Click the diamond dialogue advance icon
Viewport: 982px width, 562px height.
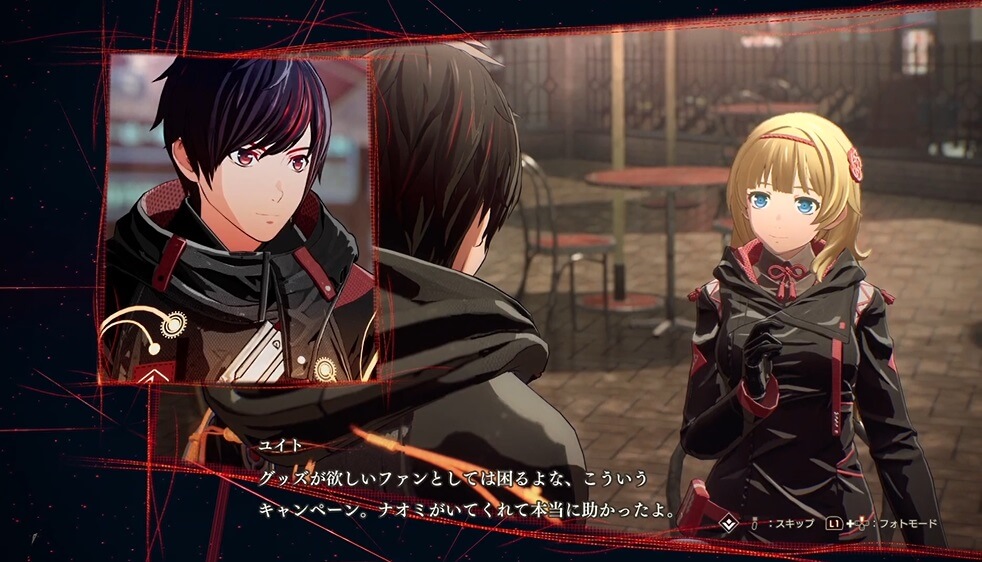click(x=729, y=522)
